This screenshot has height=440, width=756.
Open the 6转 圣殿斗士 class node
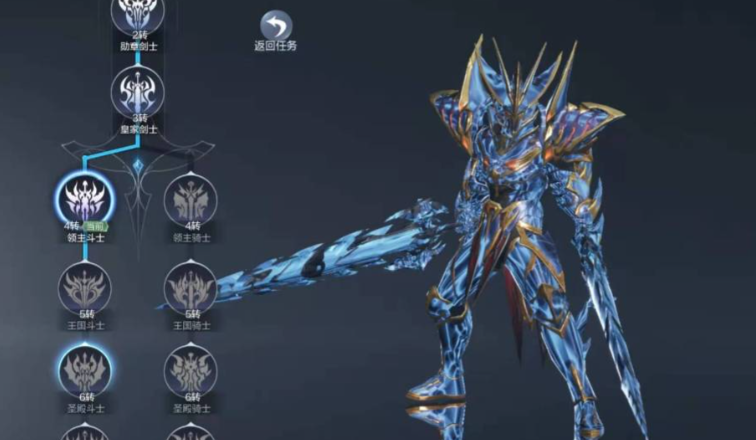pos(85,370)
